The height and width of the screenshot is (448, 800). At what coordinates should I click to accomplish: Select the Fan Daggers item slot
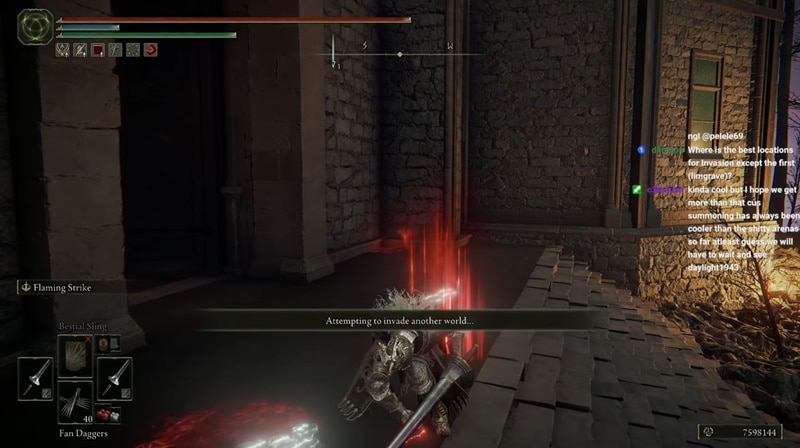(x=75, y=404)
